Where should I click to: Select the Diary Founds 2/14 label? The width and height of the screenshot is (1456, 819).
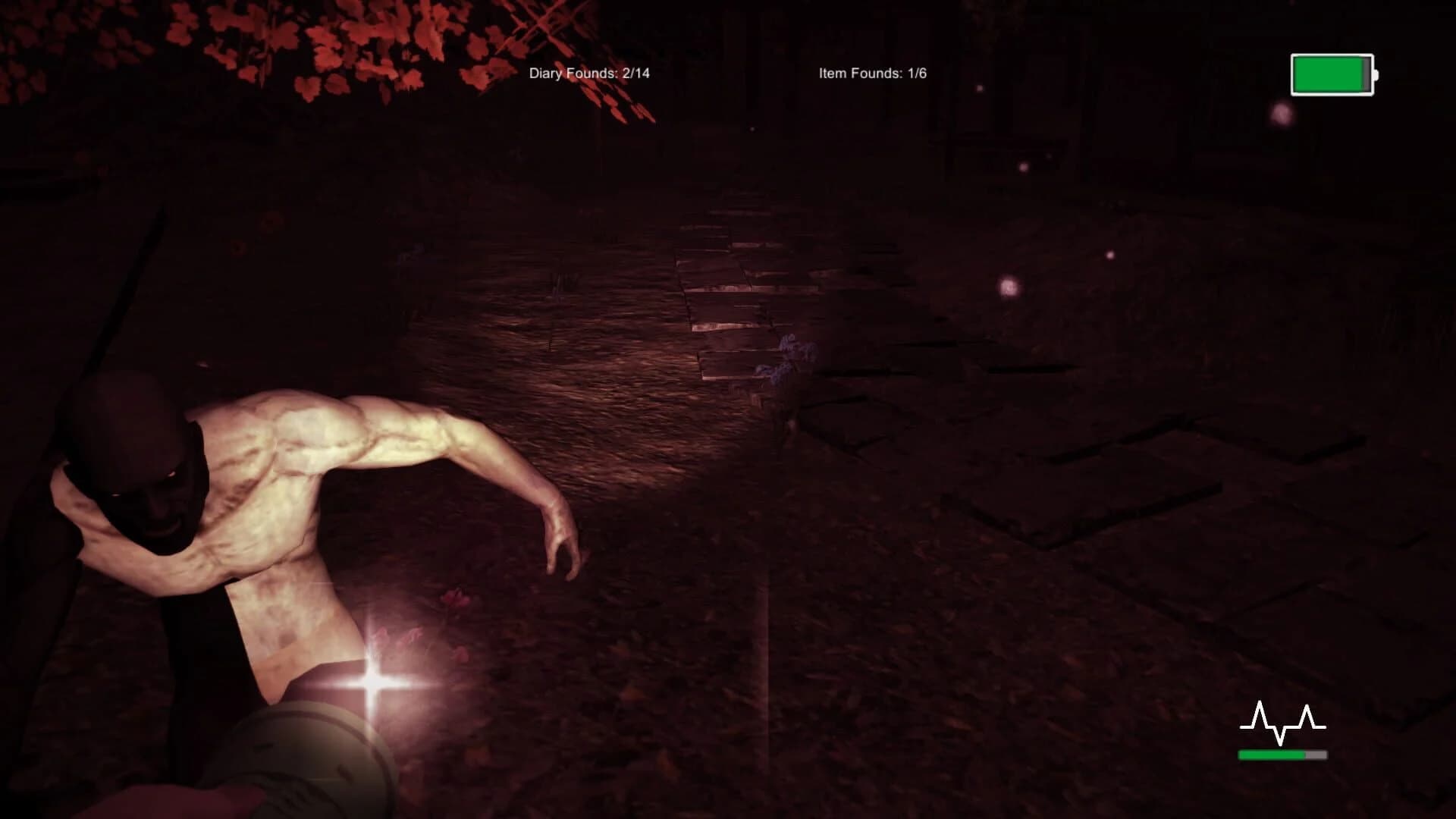[x=591, y=74]
